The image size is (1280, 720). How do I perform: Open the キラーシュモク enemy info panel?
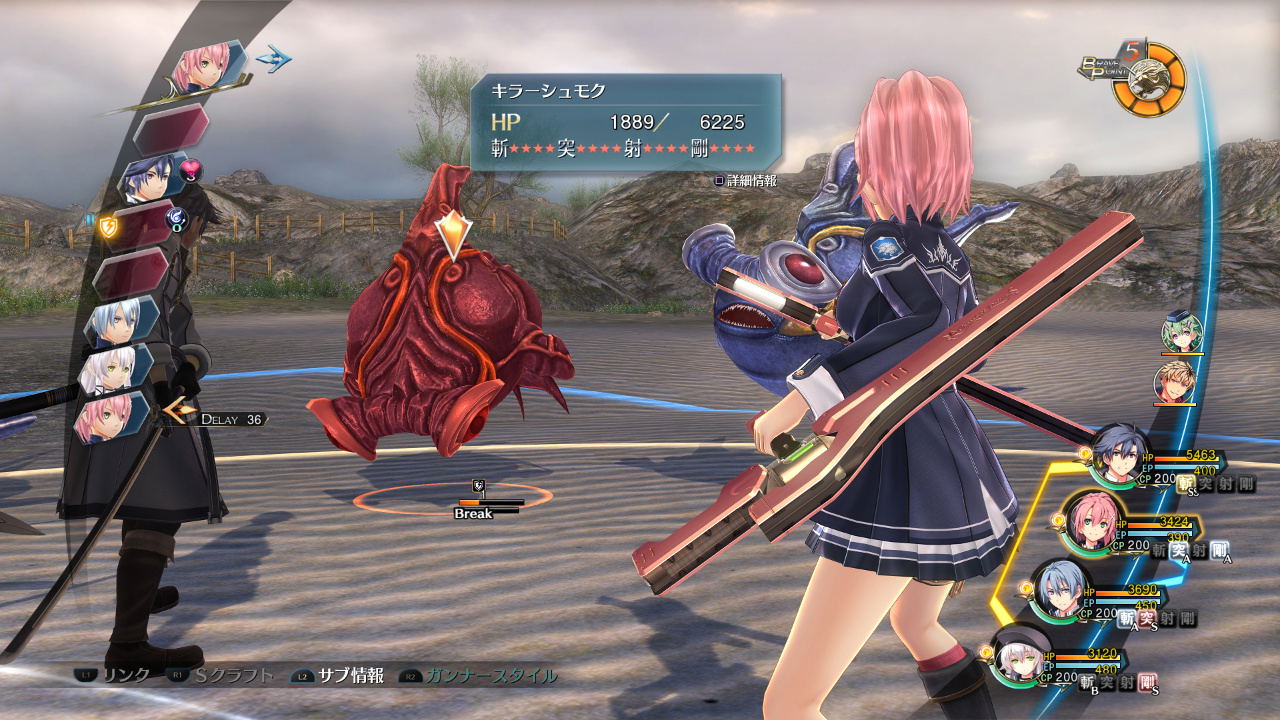click(625, 122)
